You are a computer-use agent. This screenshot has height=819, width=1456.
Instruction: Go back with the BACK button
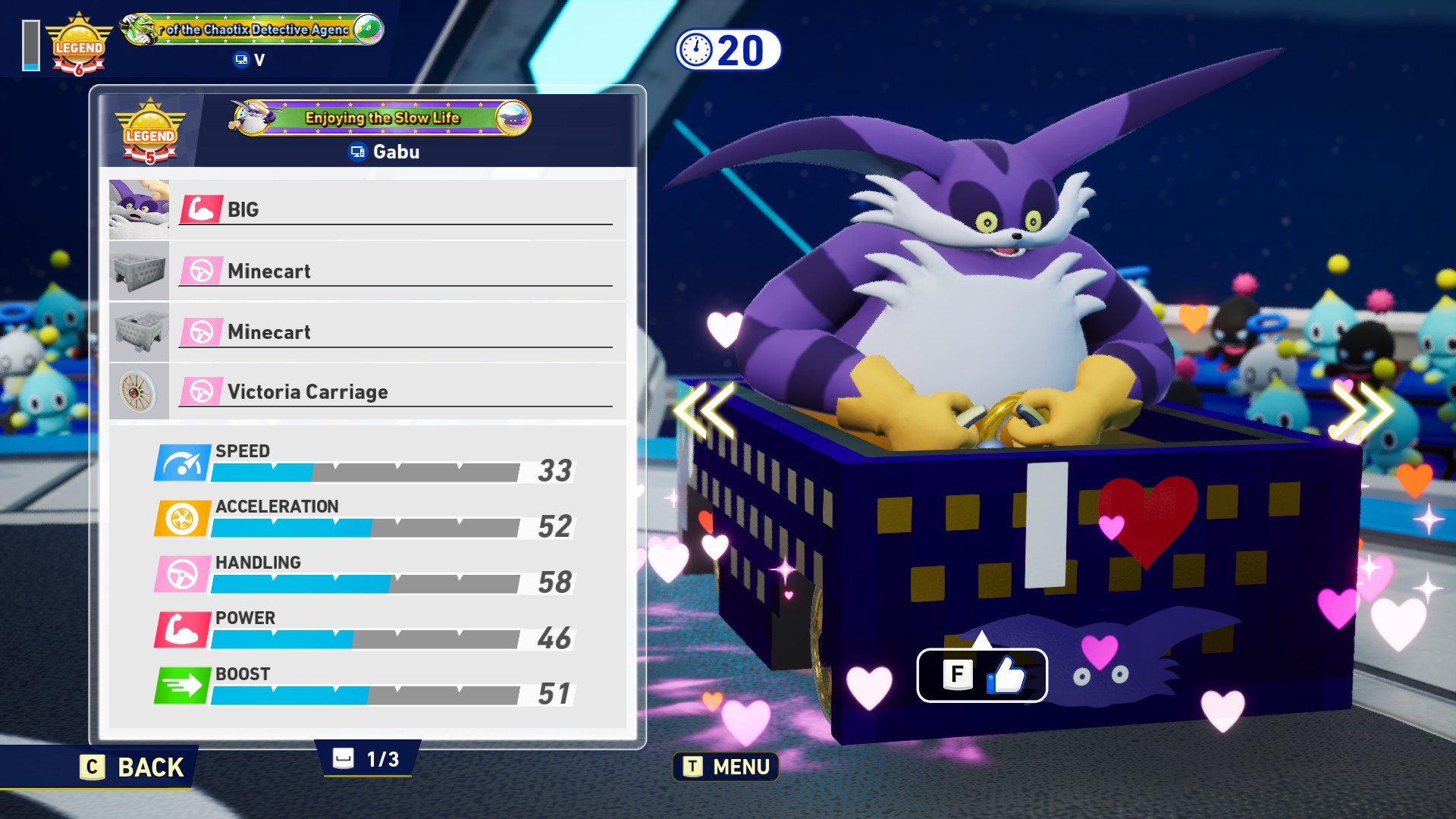(133, 767)
